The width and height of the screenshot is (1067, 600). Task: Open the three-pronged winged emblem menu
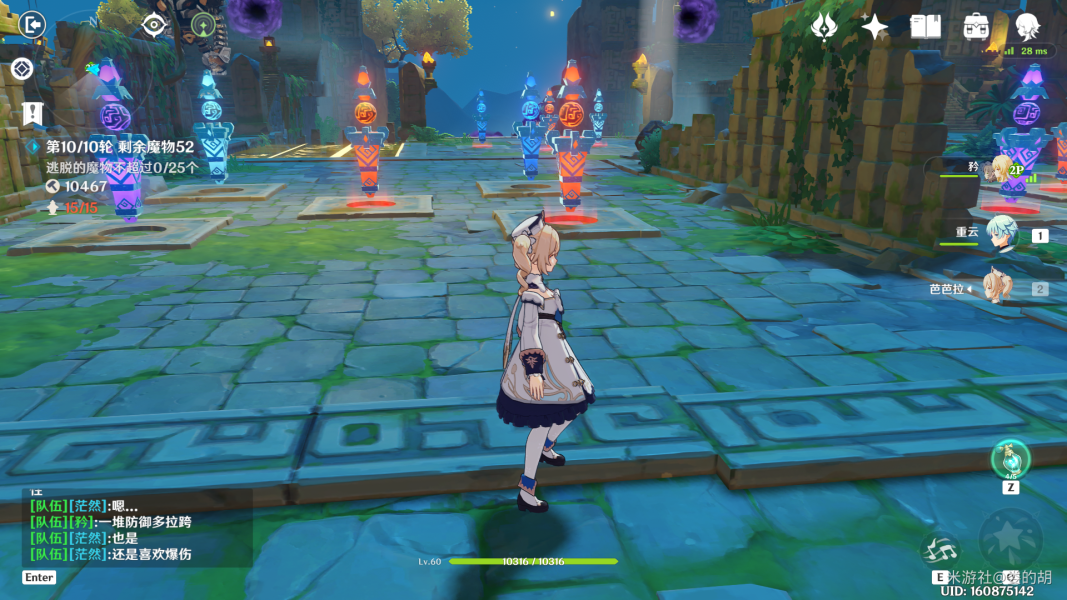pos(824,27)
